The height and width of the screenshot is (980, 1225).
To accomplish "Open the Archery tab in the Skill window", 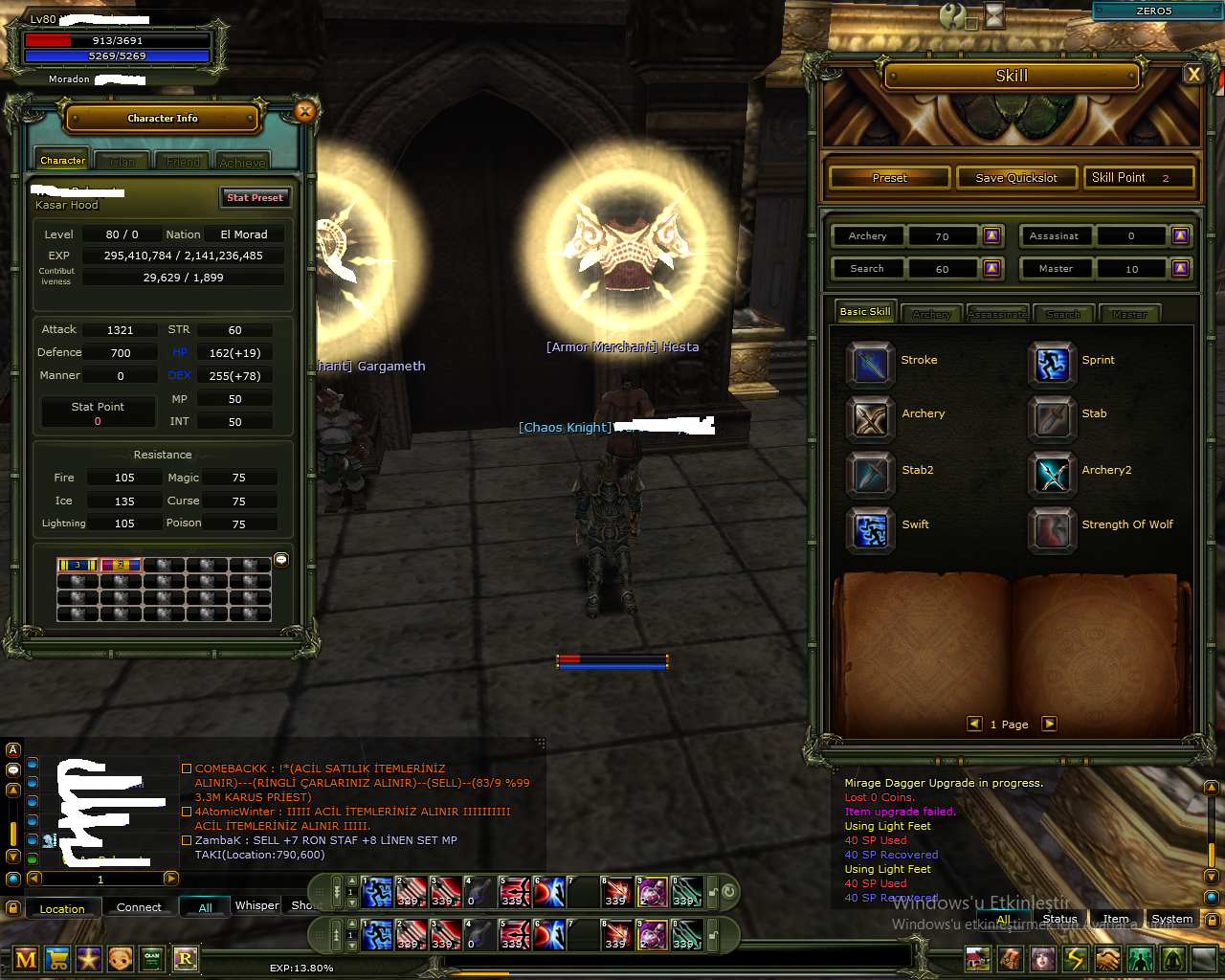I will tap(931, 313).
